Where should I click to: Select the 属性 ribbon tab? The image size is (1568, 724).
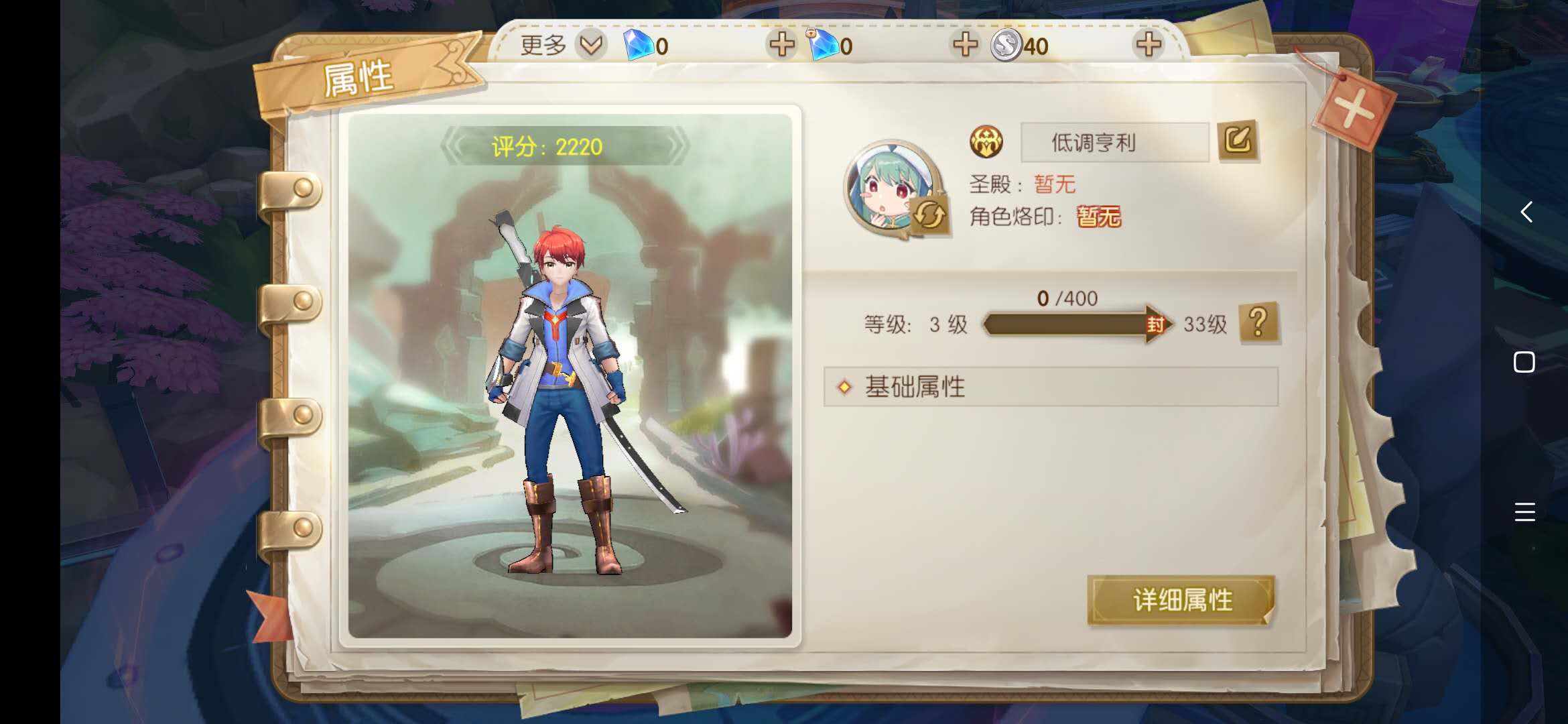[x=358, y=78]
